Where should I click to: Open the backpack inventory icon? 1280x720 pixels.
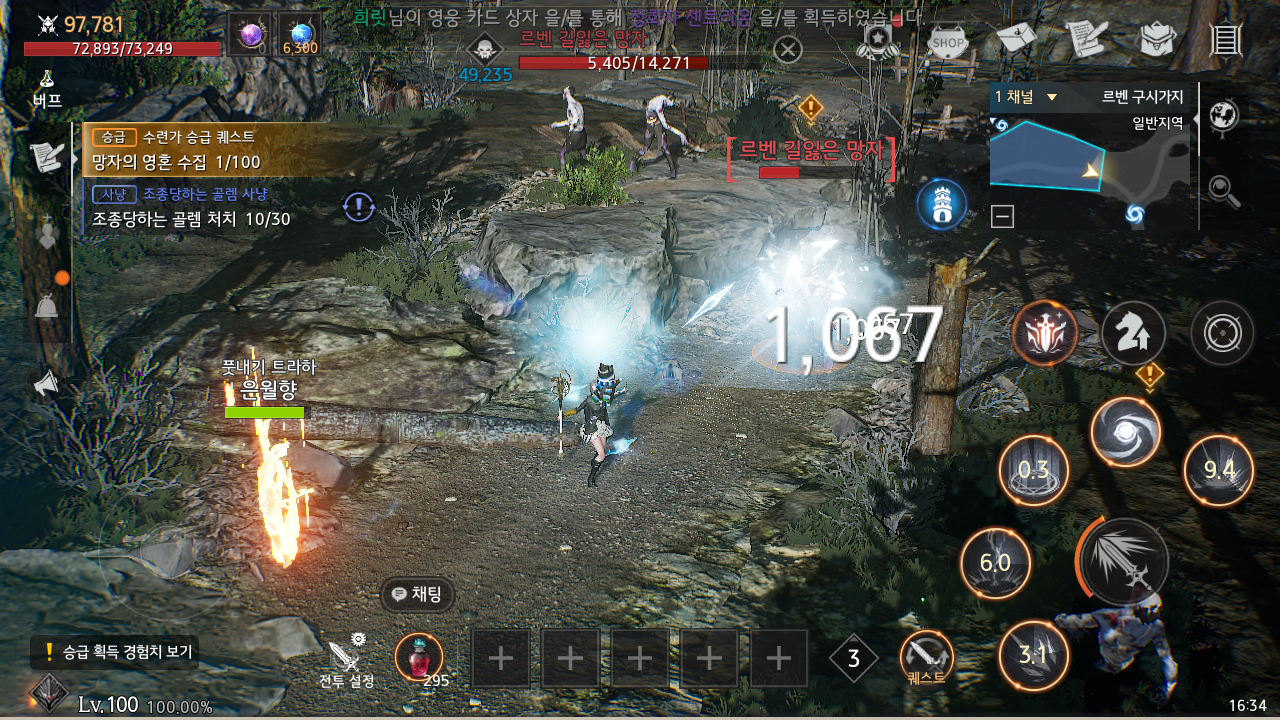1157,39
